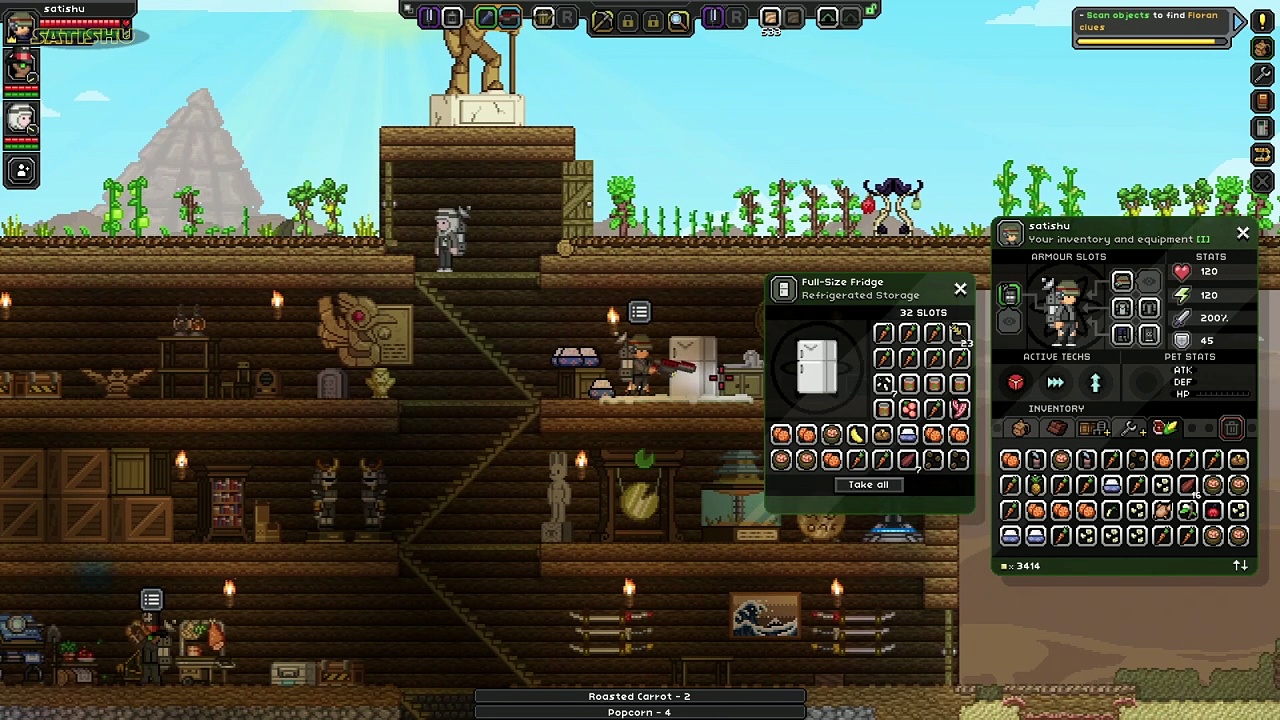Select the banana in the fridge
This screenshot has height=720, width=1280.
click(857, 434)
